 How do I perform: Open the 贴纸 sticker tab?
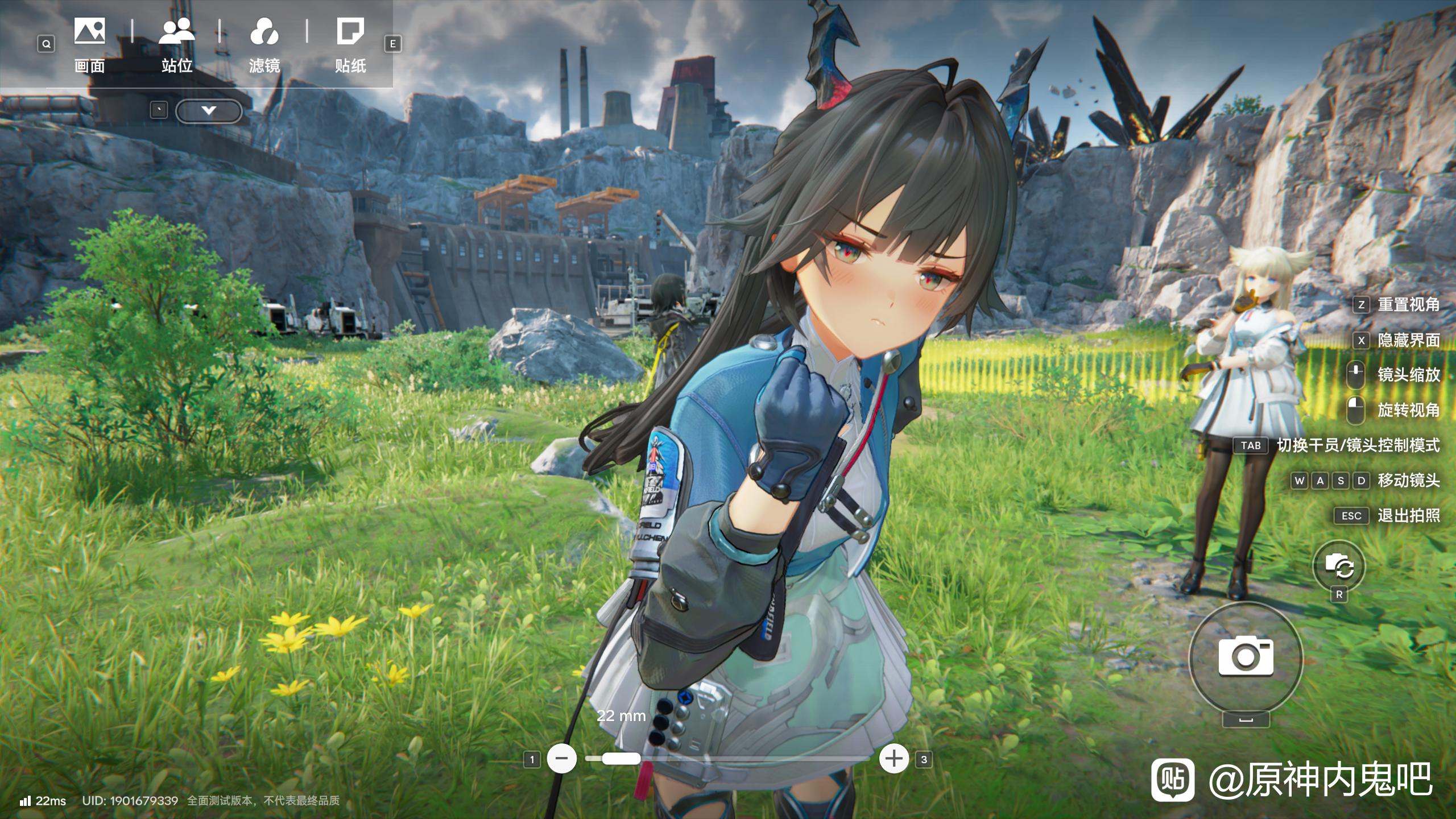pos(350,45)
